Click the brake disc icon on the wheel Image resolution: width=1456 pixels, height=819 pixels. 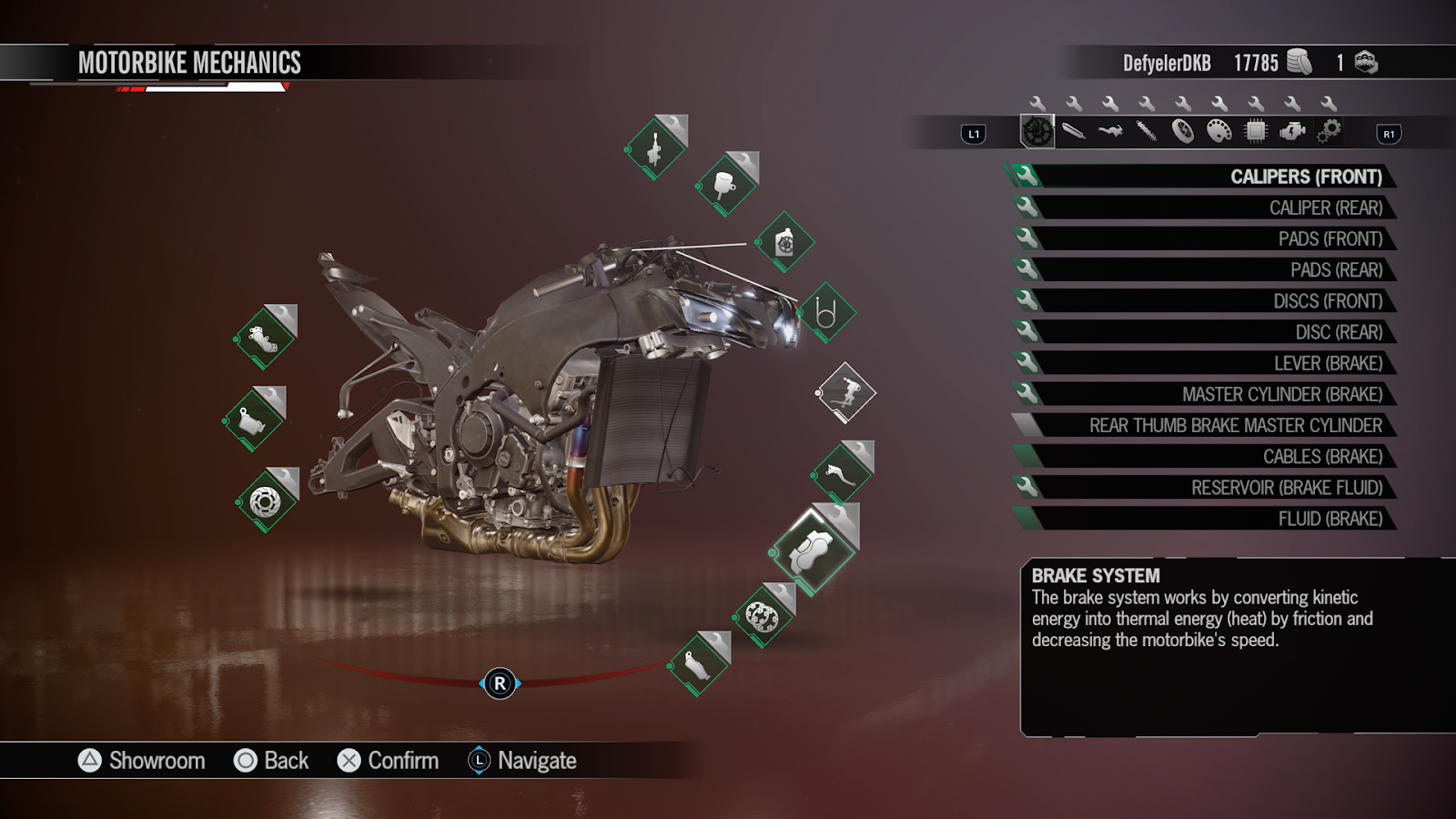click(x=763, y=617)
